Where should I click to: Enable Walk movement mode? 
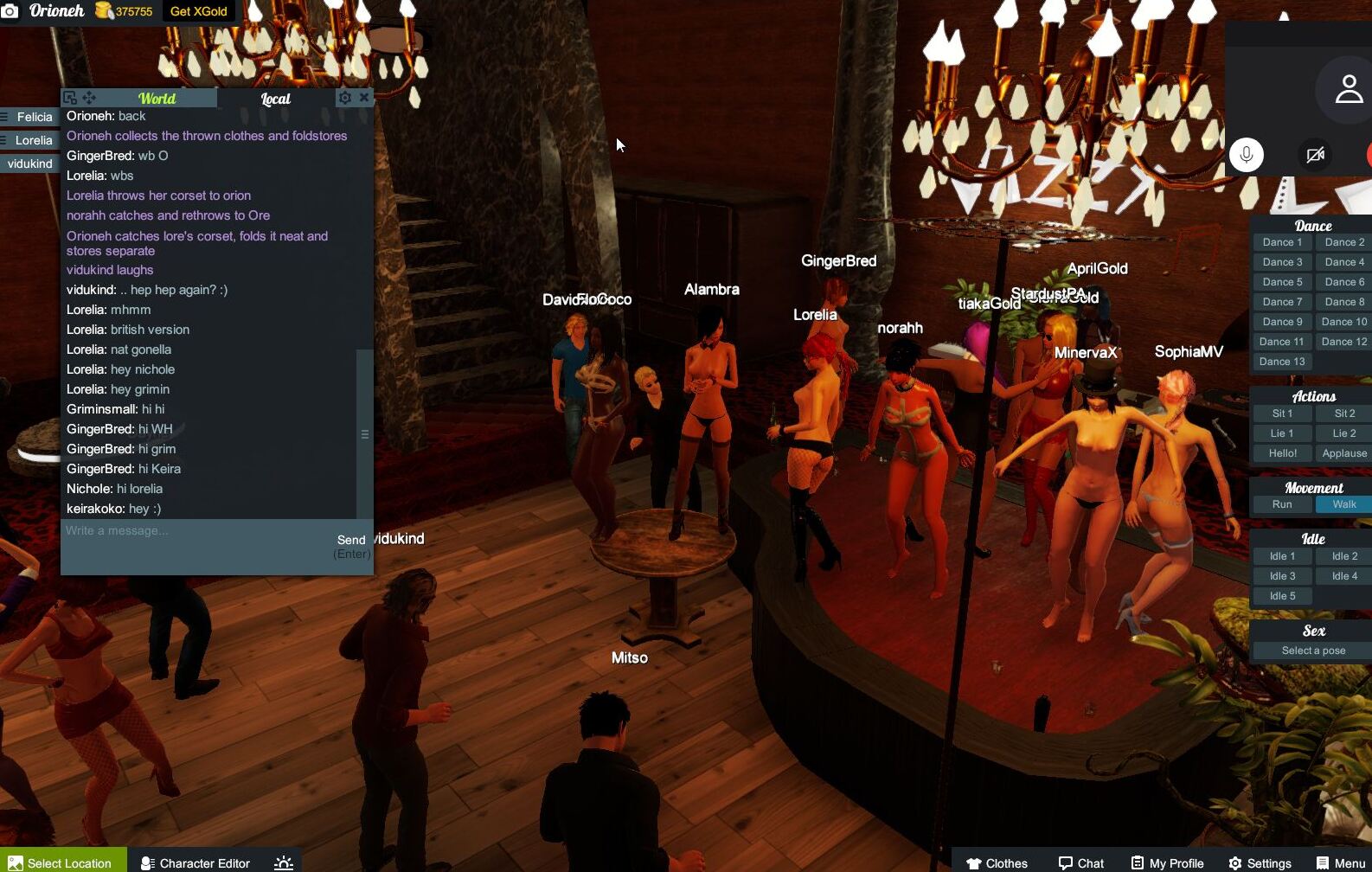click(x=1343, y=503)
